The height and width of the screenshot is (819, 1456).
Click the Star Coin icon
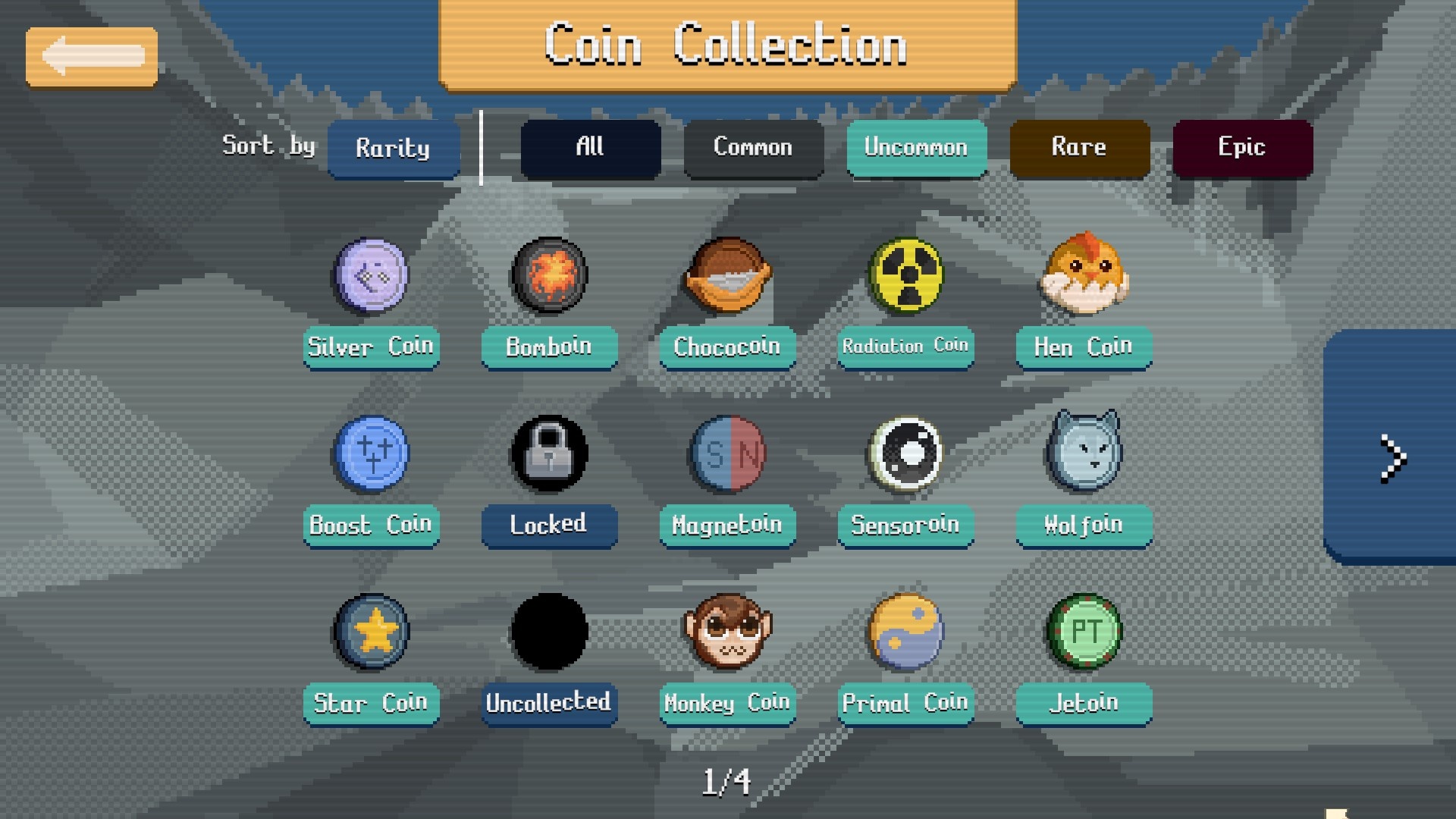click(x=371, y=631)
